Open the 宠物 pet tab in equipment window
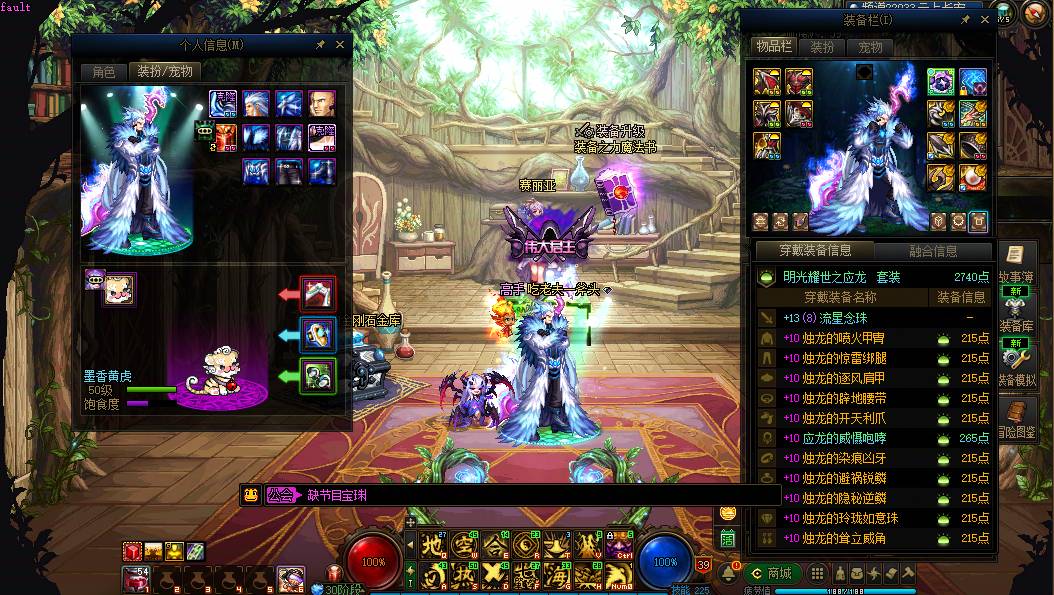This screenshot has height=595, width=1054. [870, 47]
